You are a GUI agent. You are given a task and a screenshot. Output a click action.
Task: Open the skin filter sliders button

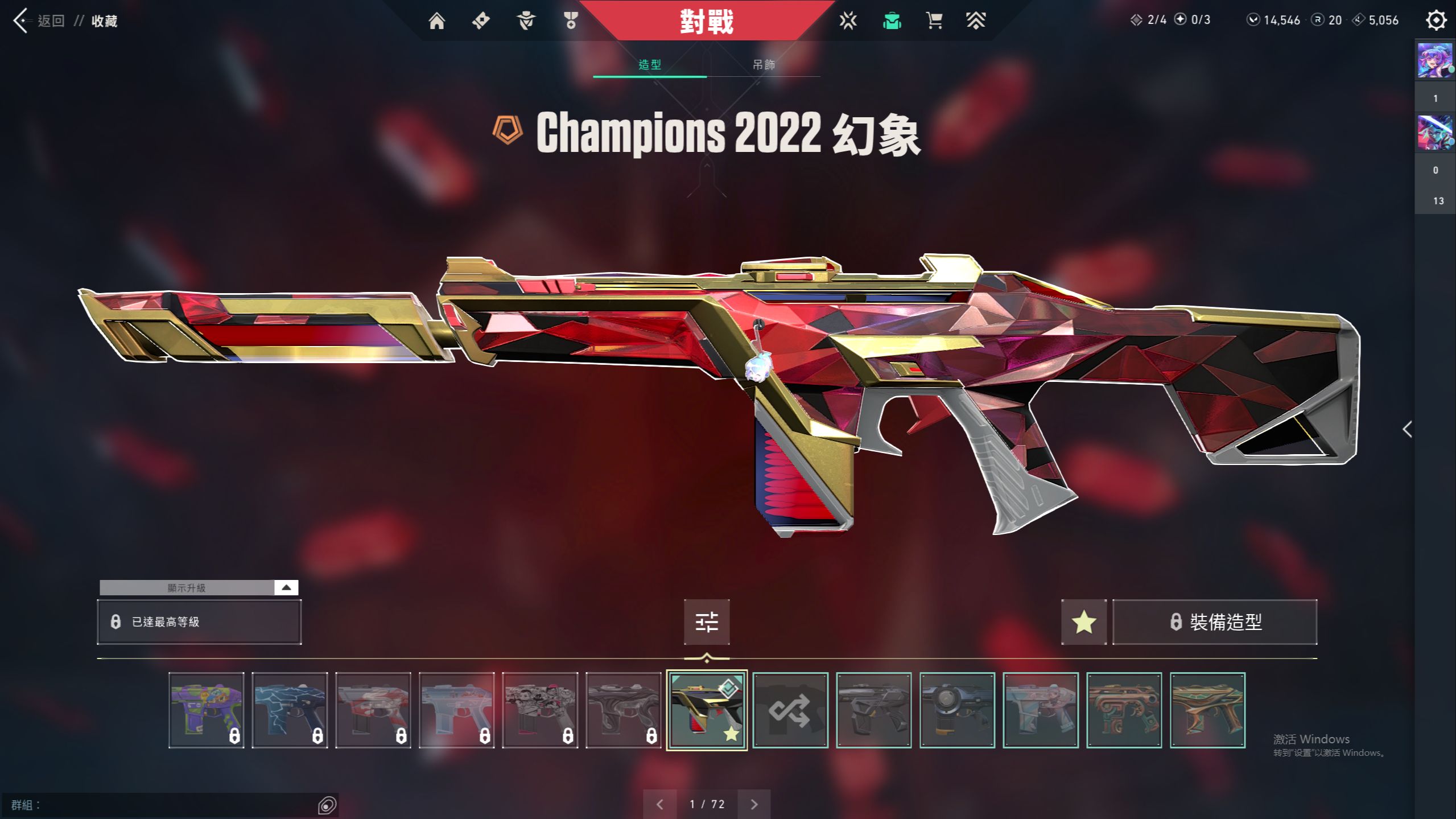coord(707,622)
